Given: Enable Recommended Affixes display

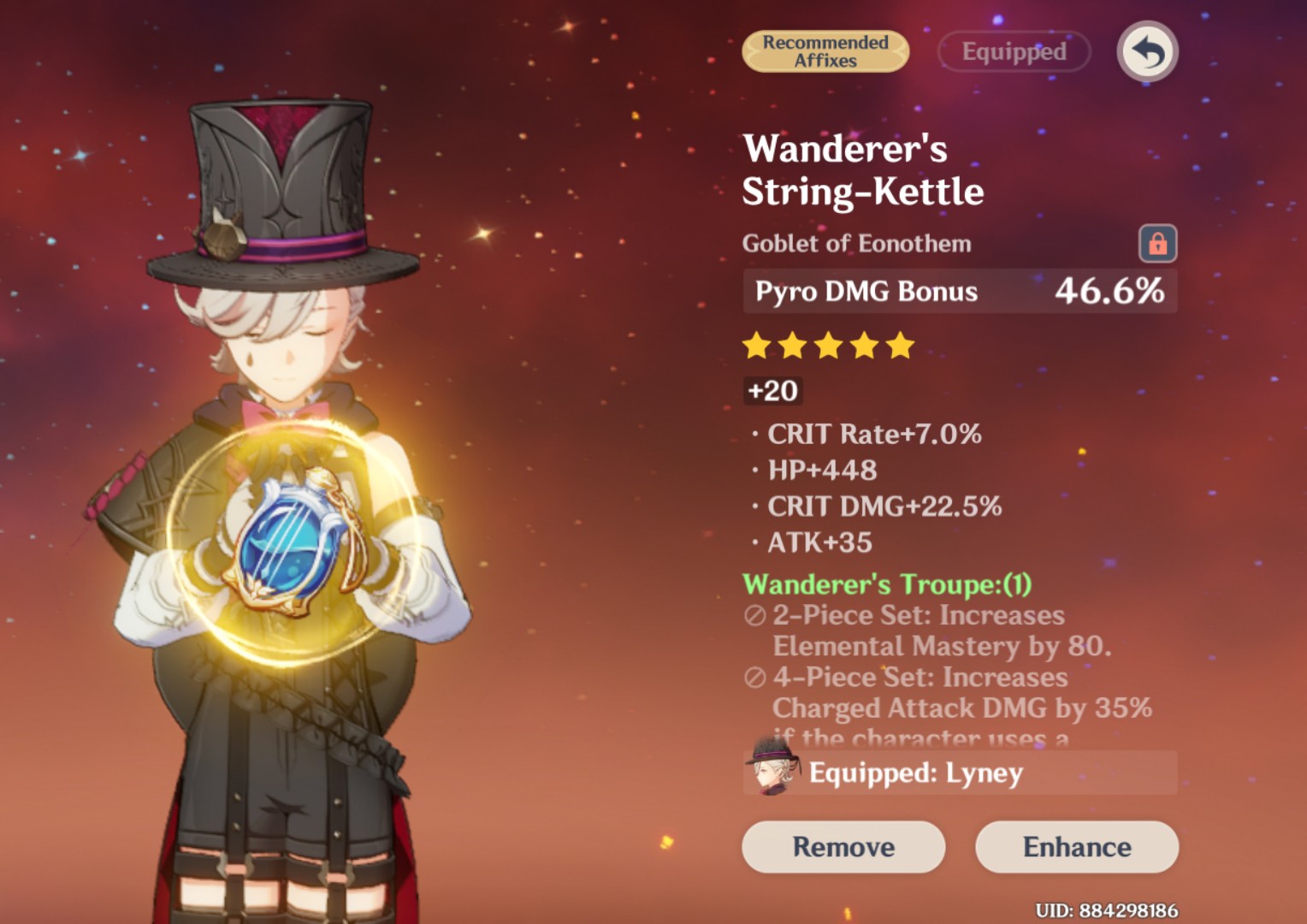Looking at the screenshot, I should coord(825,51).
